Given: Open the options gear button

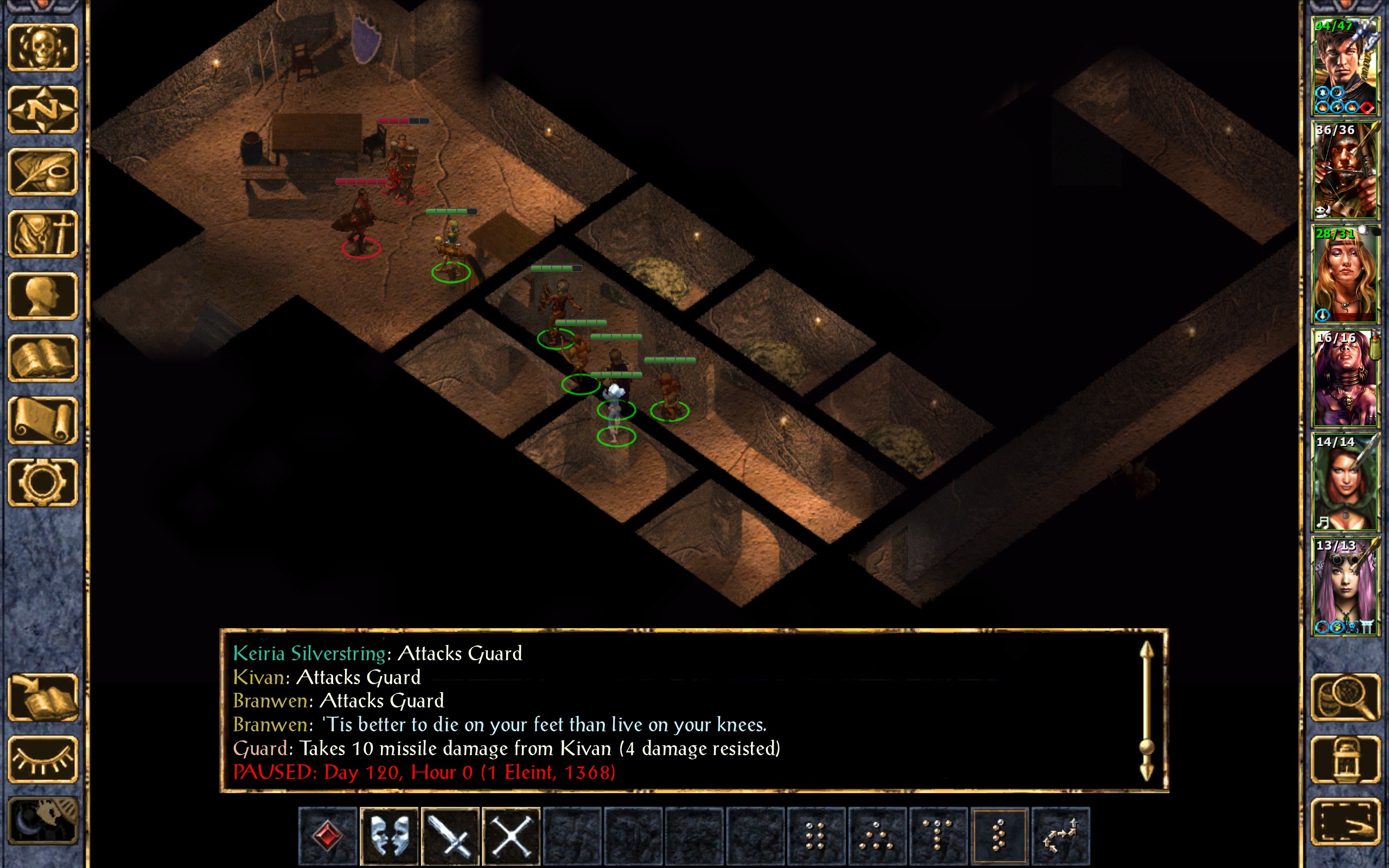Looking at the screenshot, I should point(43,482).
